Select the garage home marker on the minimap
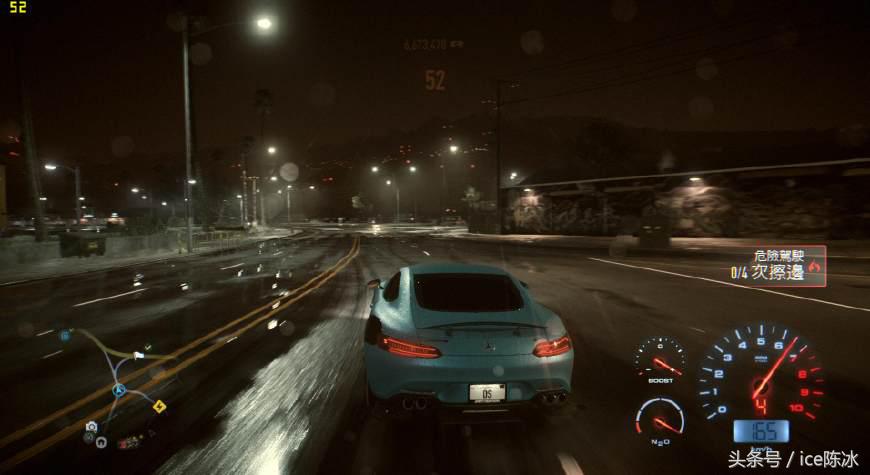Screen dimensions: 870x475 click(x=102, y=440)
